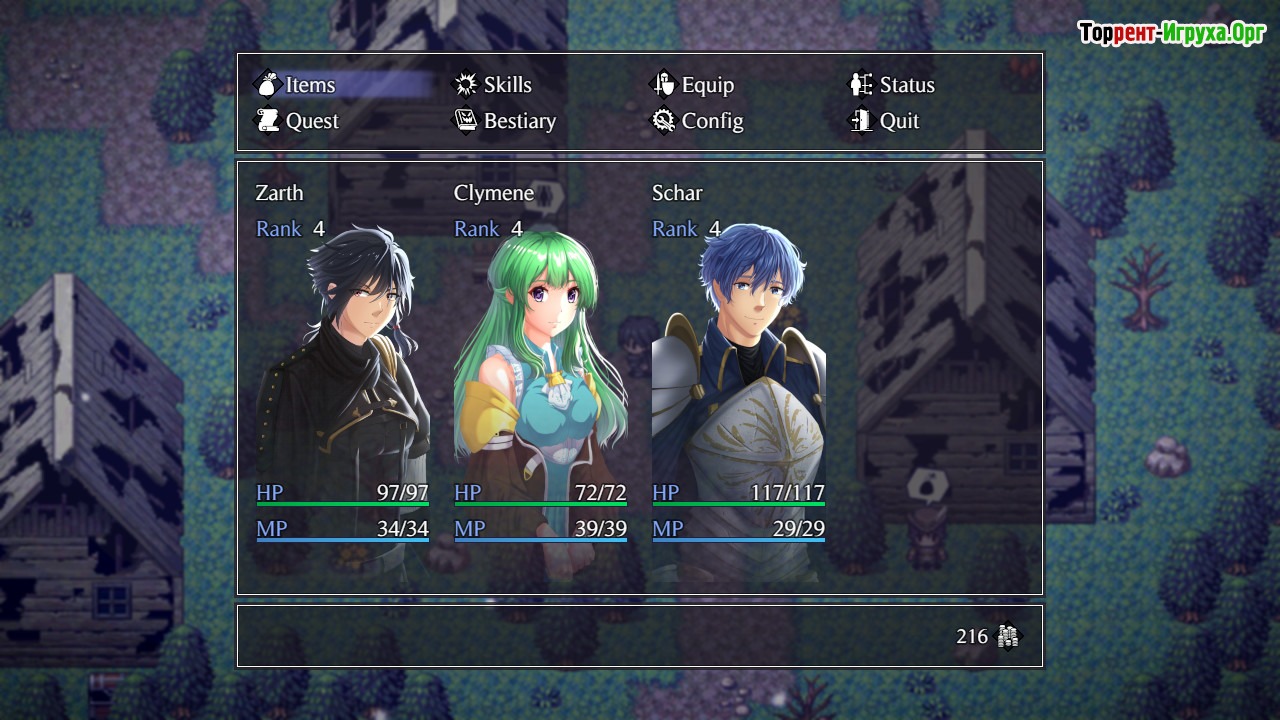Pick Schar in the party list
The height and width of the screenshot is (720, 1280).
click(738, 380)
